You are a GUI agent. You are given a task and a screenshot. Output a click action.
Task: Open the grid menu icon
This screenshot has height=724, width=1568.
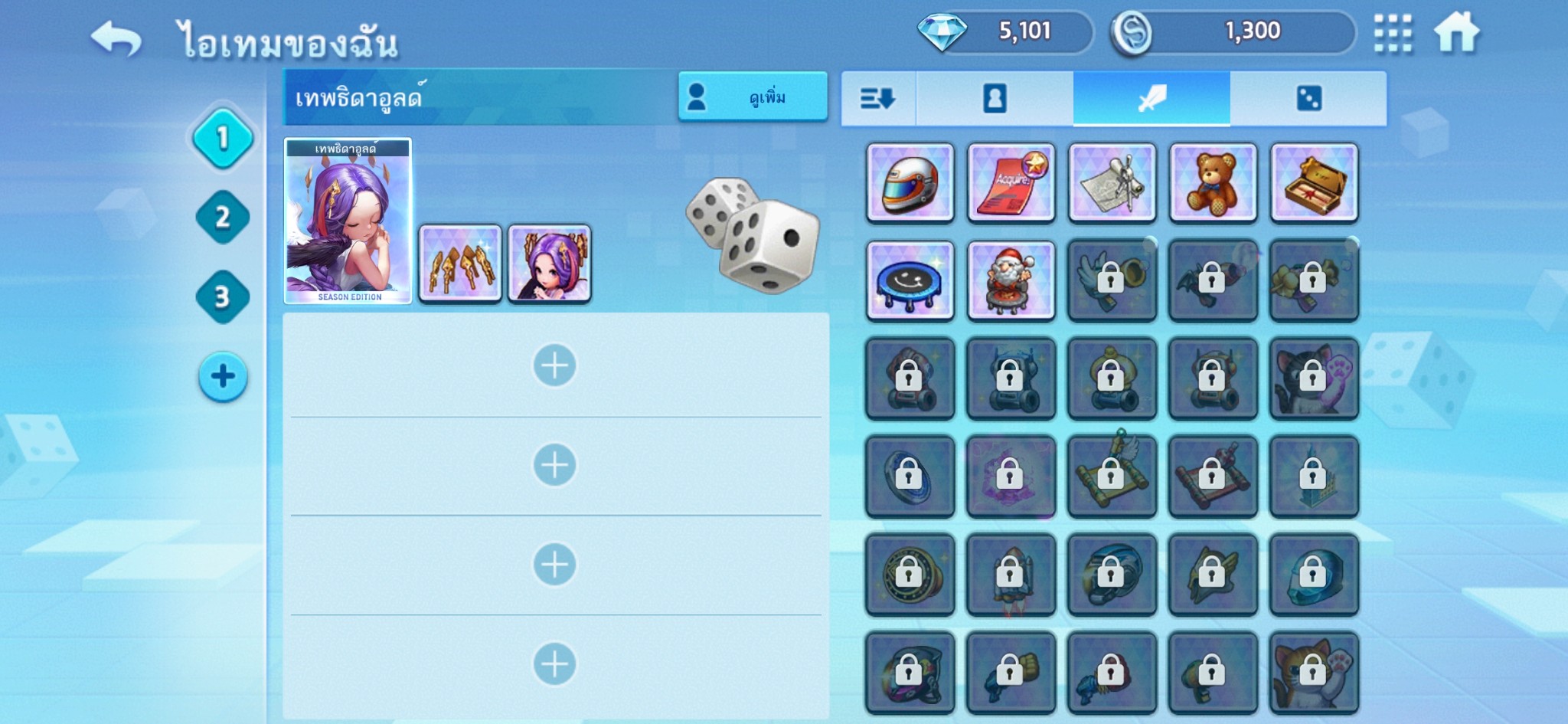(x=1393, y=34)
